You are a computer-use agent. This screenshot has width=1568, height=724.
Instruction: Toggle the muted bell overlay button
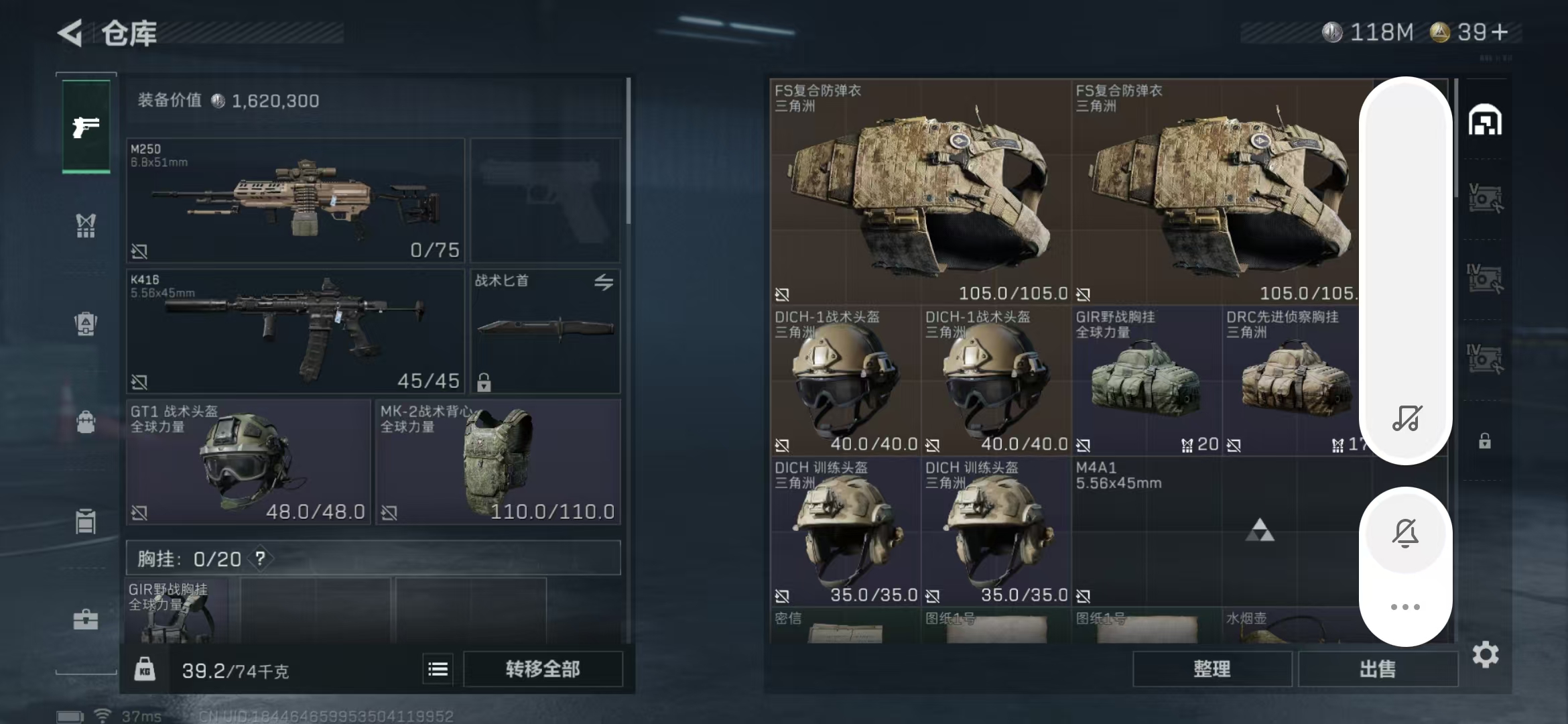(x=1405, y=533)
